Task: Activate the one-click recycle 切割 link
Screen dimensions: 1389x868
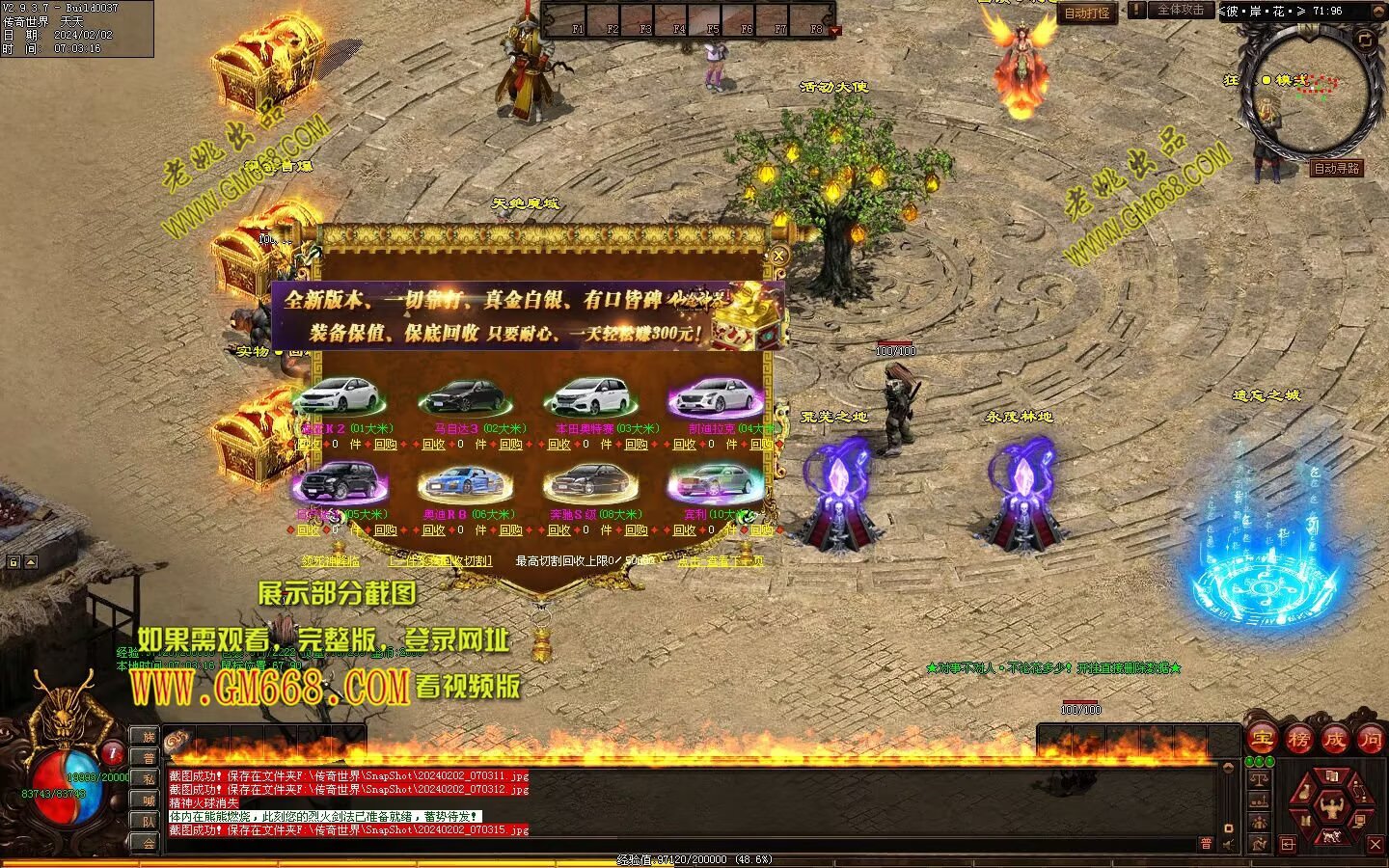Action: 440,560
